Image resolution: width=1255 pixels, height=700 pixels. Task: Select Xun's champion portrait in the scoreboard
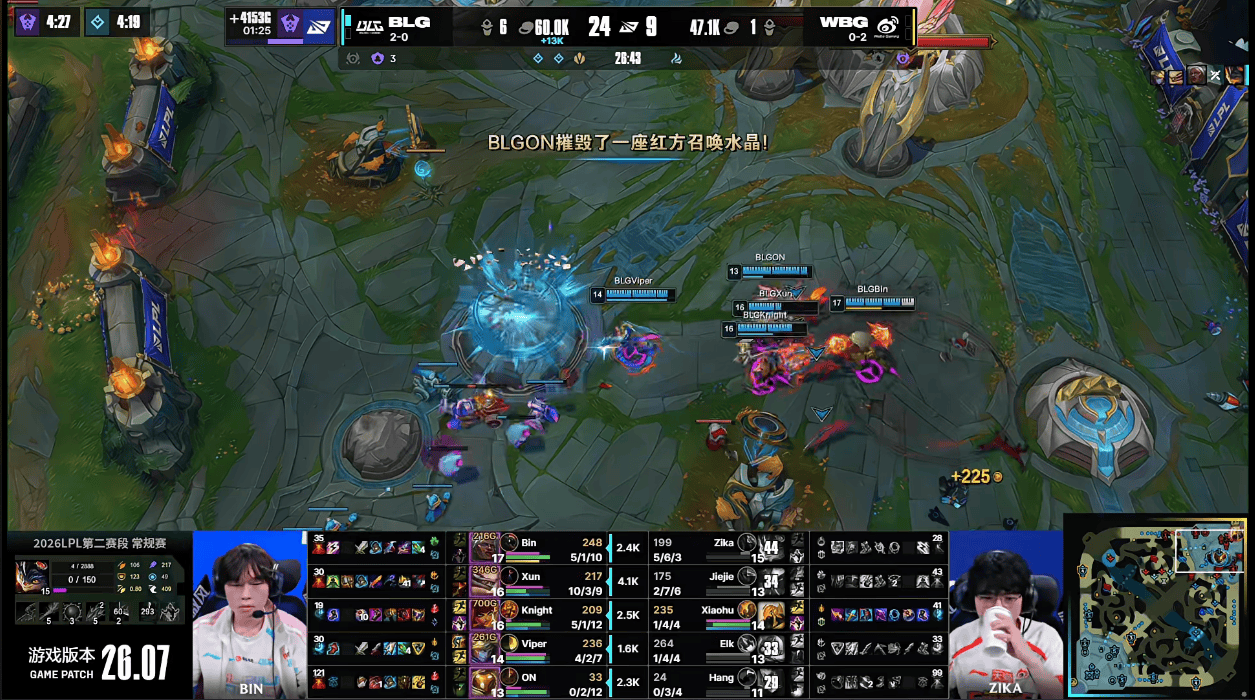(484, 580)
